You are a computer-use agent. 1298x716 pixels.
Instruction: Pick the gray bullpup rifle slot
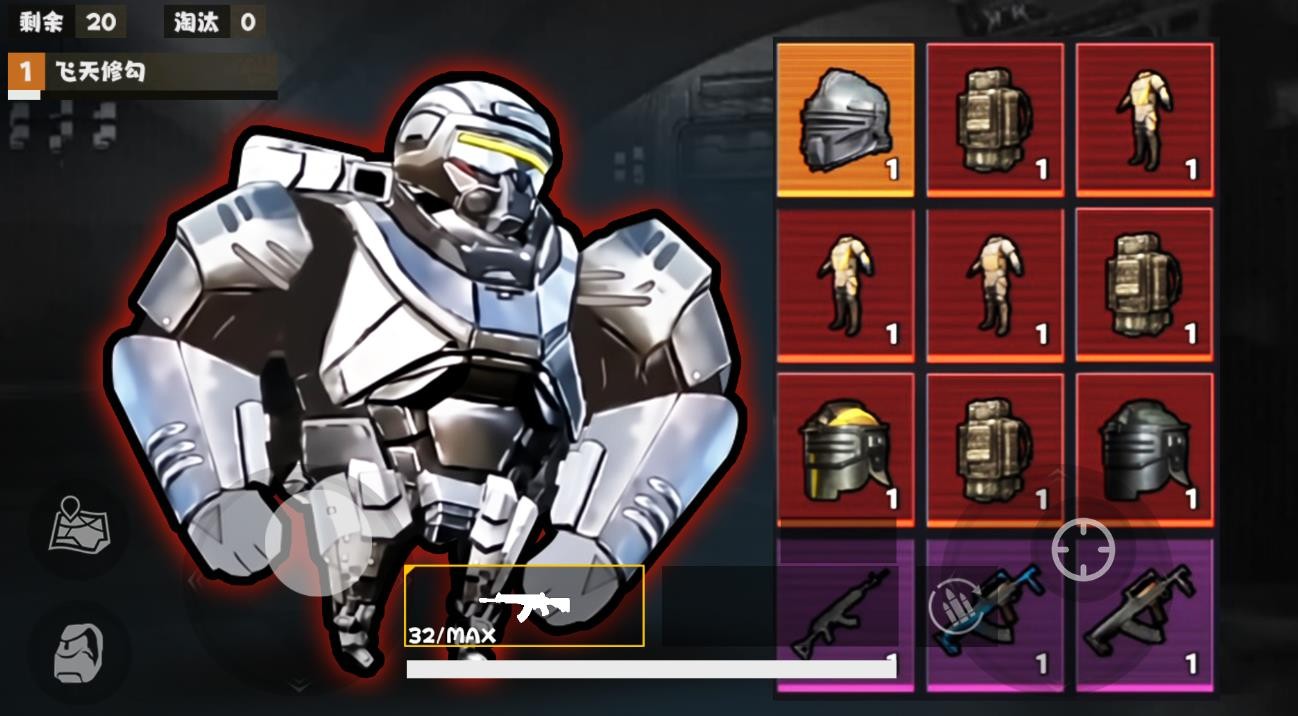click(1144, 614)
